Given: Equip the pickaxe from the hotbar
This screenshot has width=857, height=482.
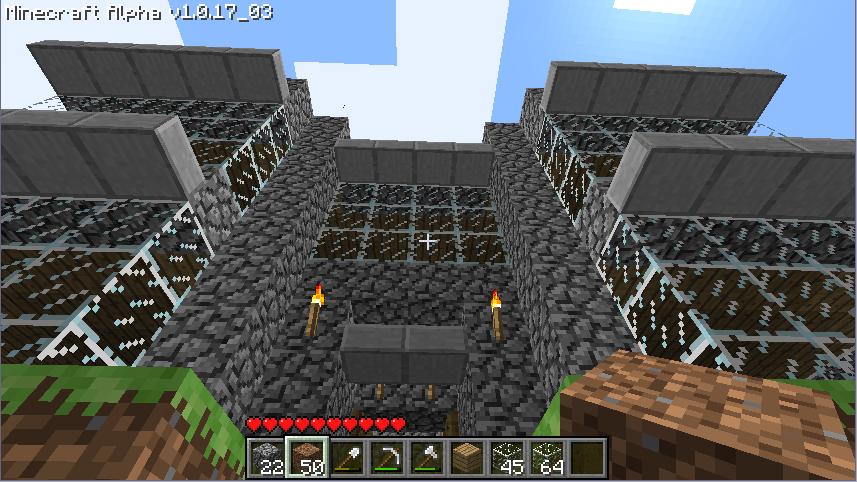Looking at the screenshot, I should [386, 458].
